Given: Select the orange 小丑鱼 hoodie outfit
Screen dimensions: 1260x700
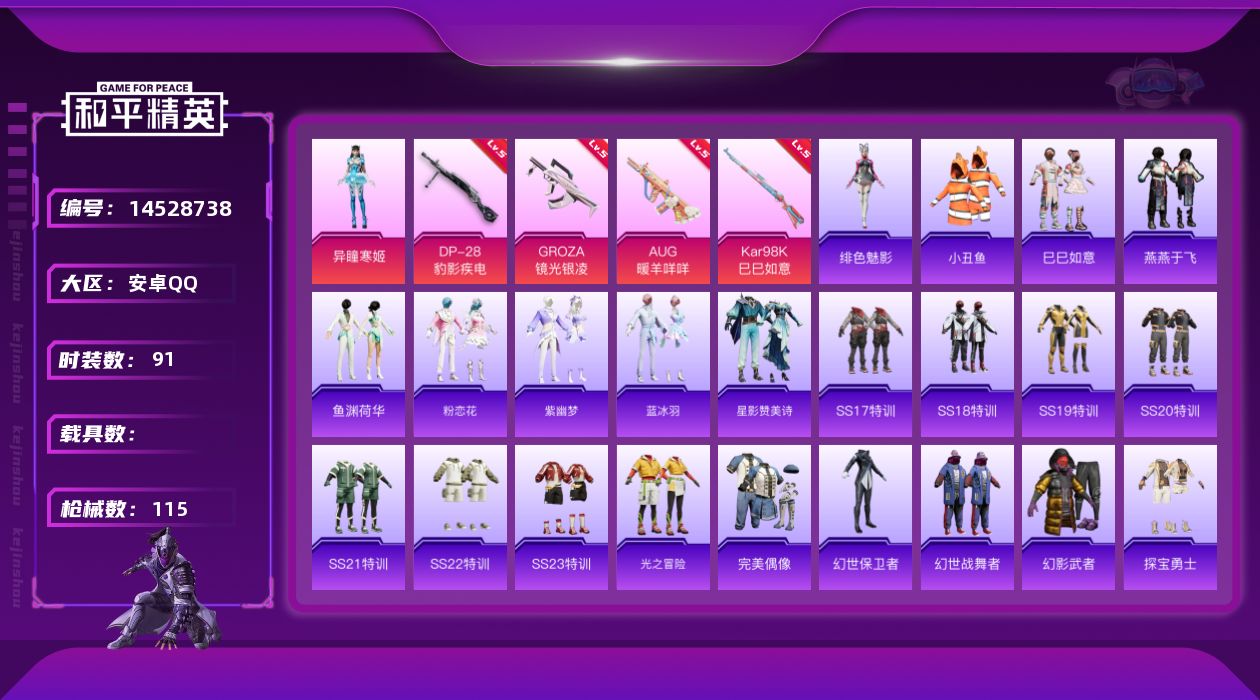Looking at the screenshot, I should click(967, 211).
